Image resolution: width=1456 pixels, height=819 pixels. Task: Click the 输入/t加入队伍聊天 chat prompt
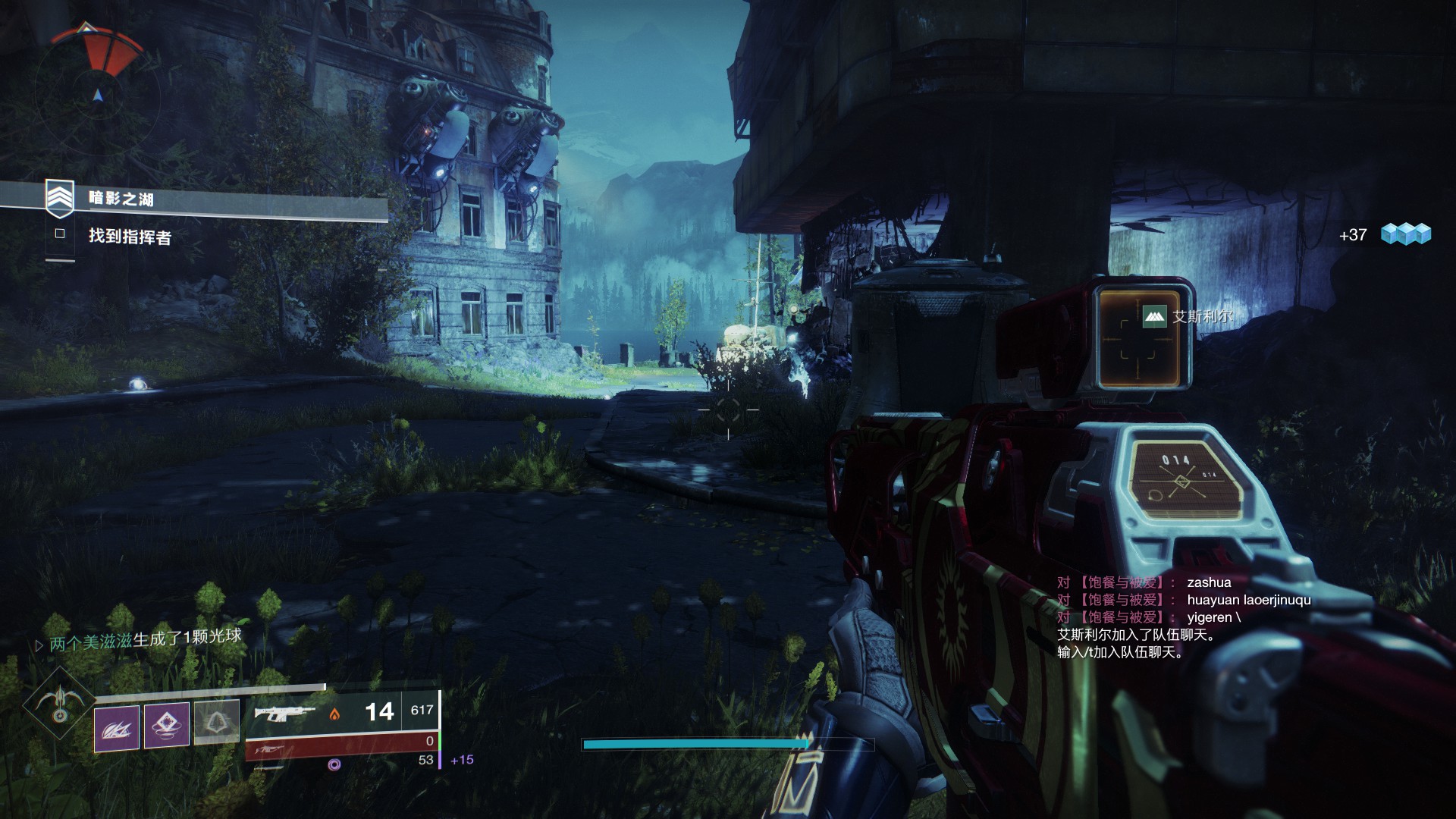coord(1120,652)
